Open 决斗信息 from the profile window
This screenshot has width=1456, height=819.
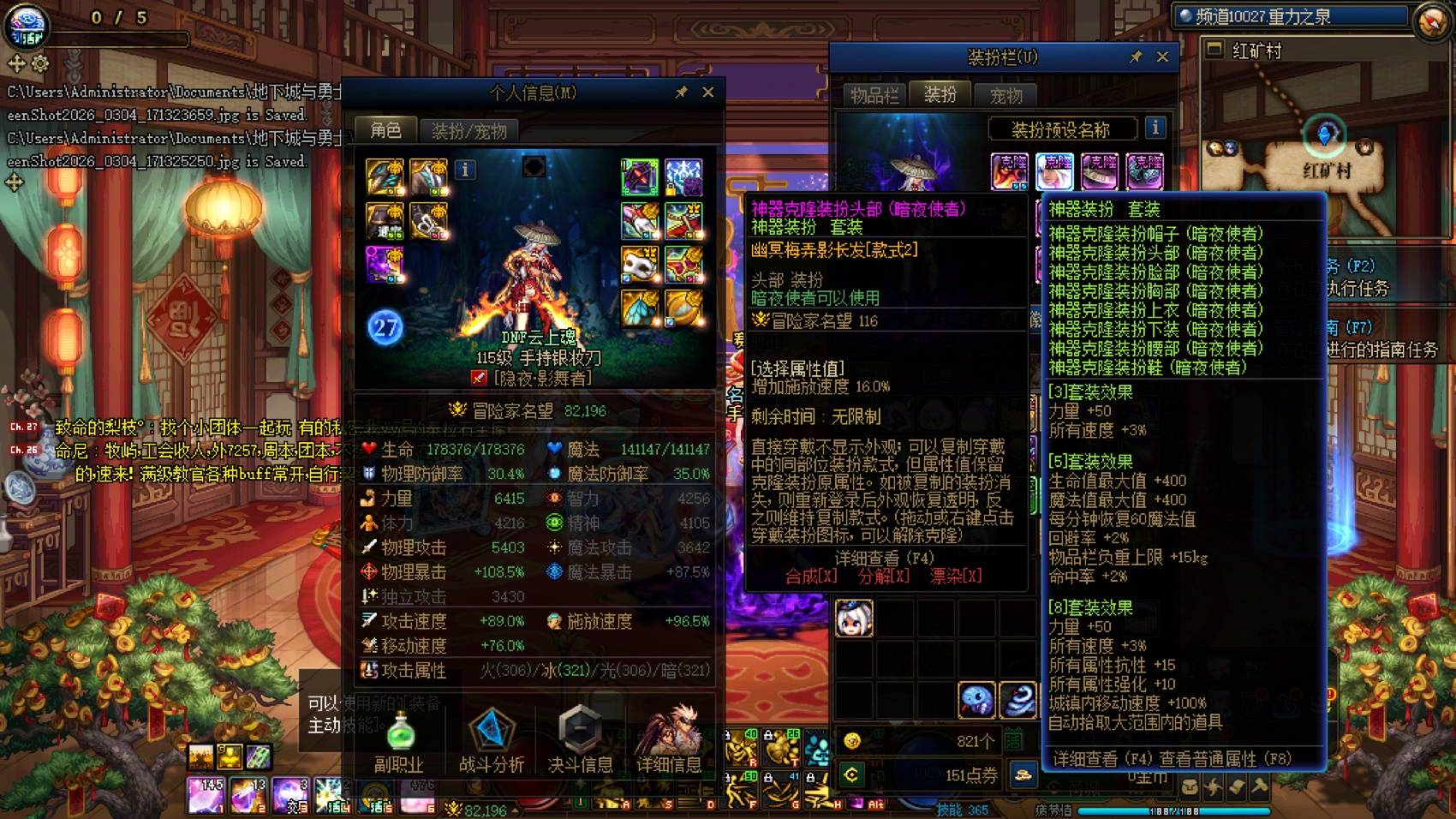point(581,735)
